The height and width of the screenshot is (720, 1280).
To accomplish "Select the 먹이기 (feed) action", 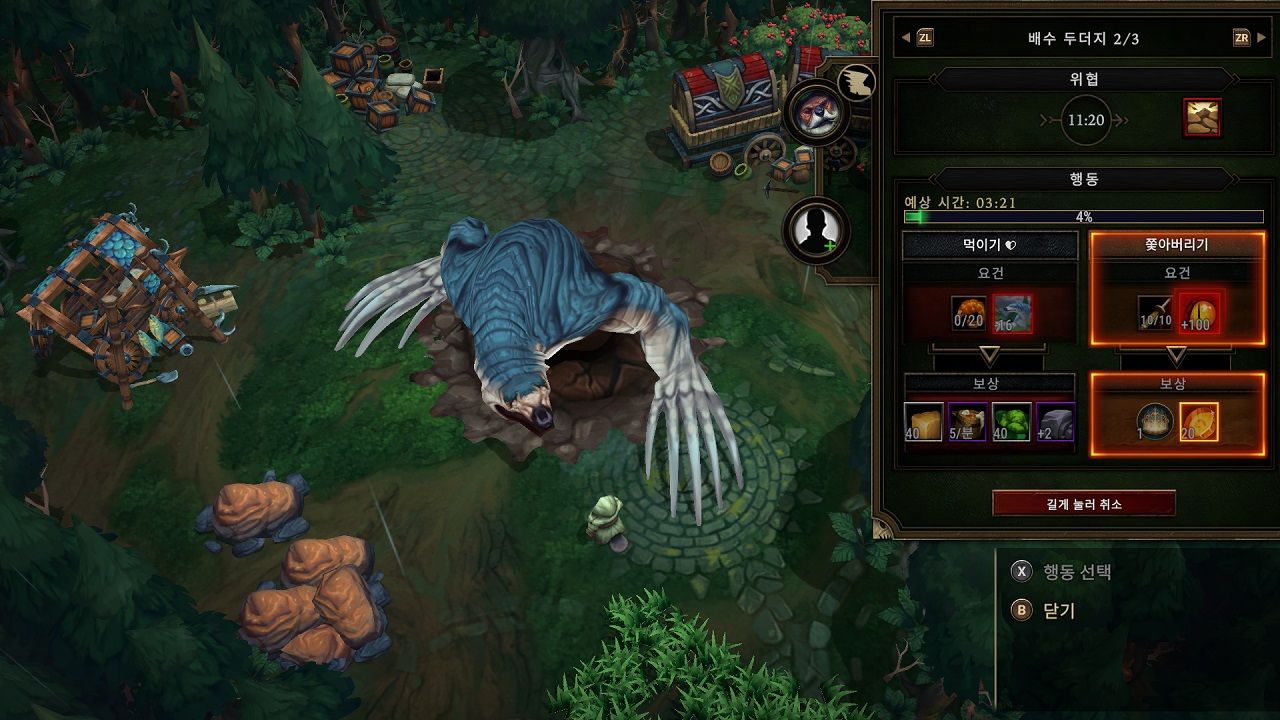I will [x=989, y=245].
